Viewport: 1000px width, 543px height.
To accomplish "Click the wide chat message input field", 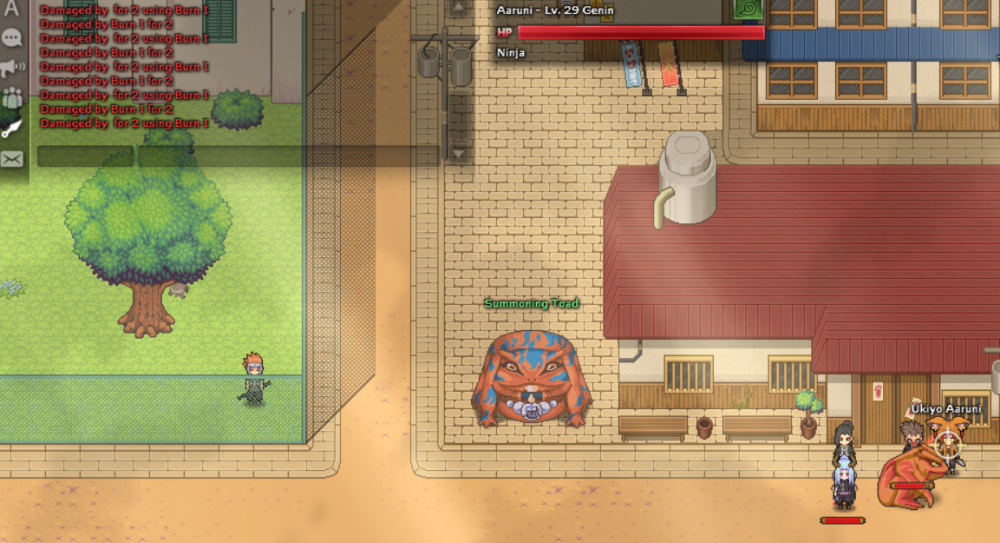I will [x=287, y=156].
